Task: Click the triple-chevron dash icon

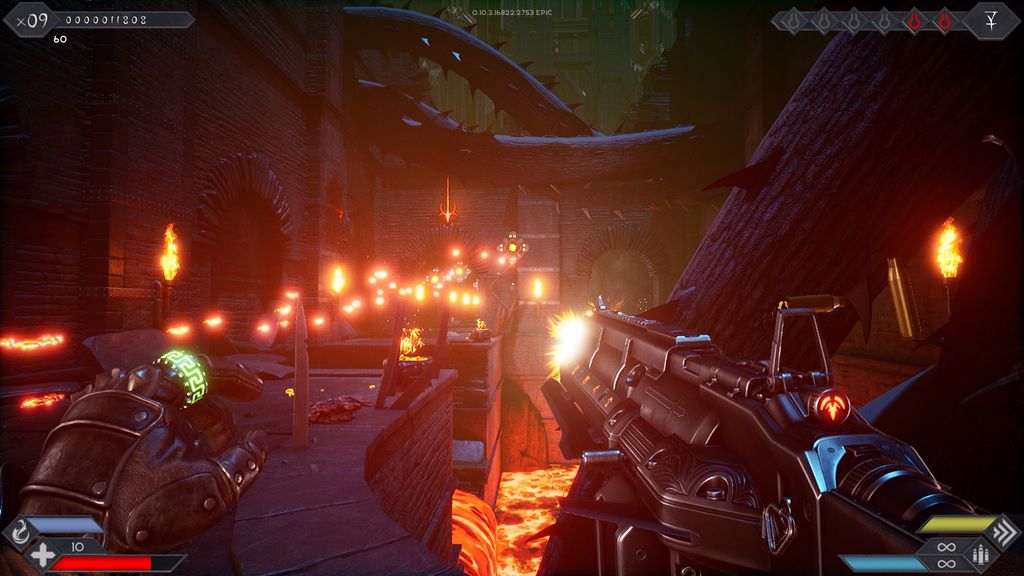Action: tap(1003, 531)
